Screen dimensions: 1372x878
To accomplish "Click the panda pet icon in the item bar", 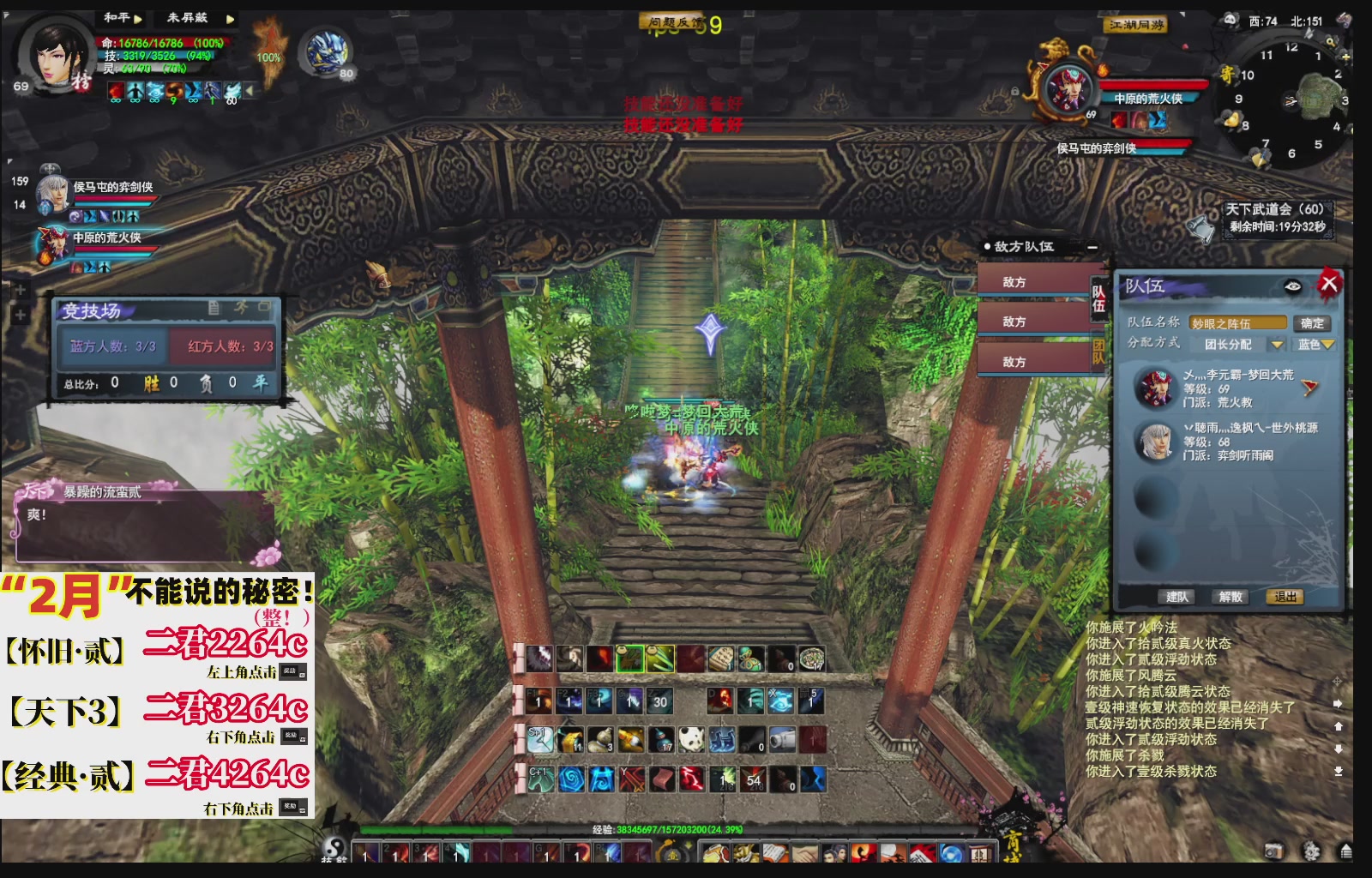I will tap(690, 741).
